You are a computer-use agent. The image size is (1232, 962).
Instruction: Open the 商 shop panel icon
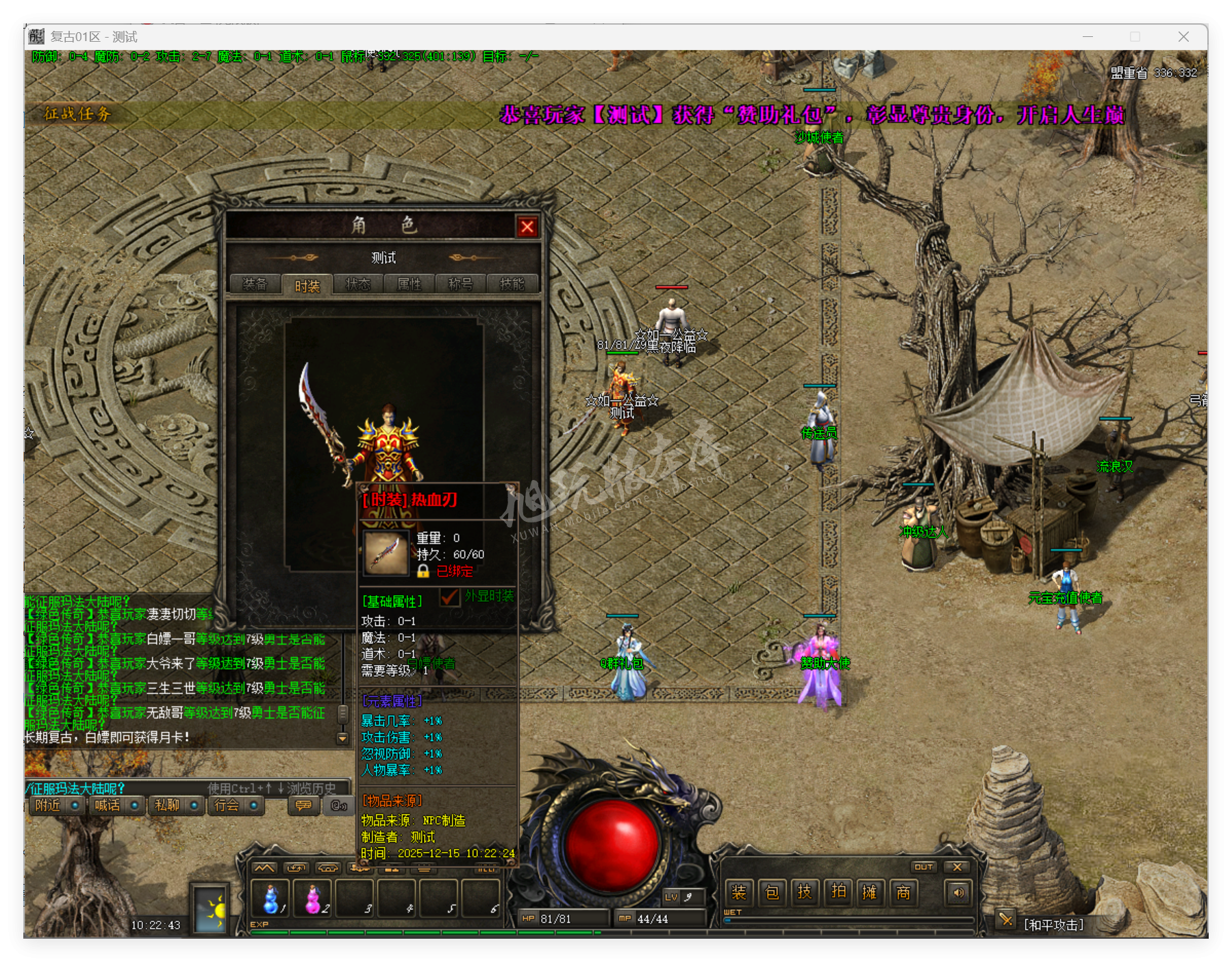click(x=904, y=893)
